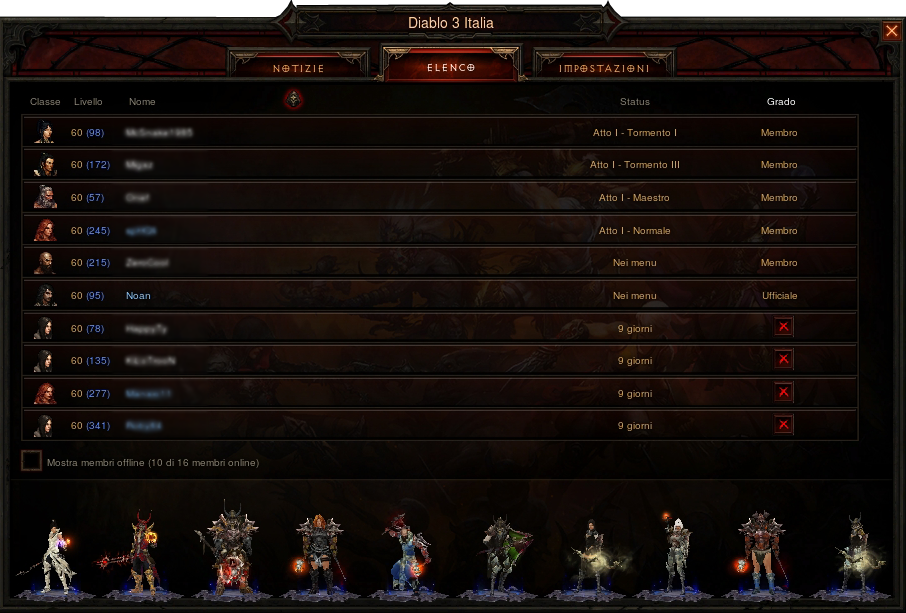Select the member playing Atto I - Tormento III
This screenshot has width=906, height=613.
[439, 165]
